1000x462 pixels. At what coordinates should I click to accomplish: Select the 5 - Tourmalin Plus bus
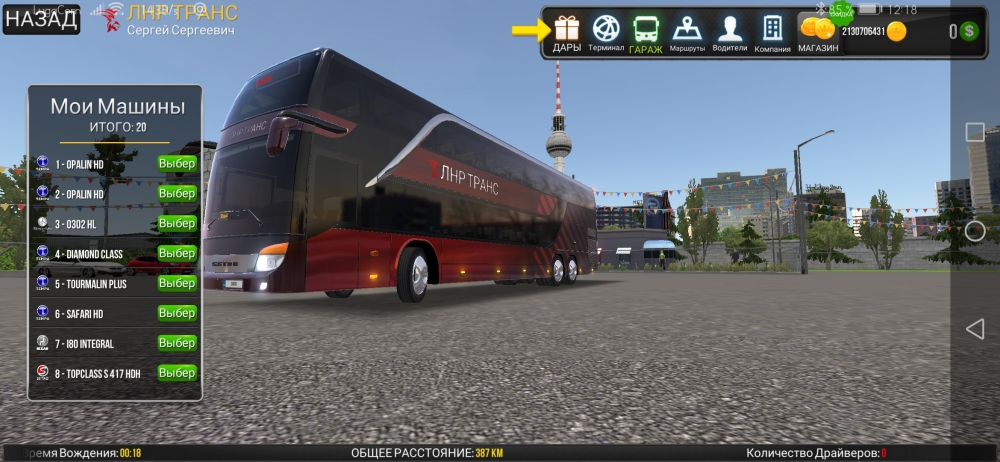point(177,283)
